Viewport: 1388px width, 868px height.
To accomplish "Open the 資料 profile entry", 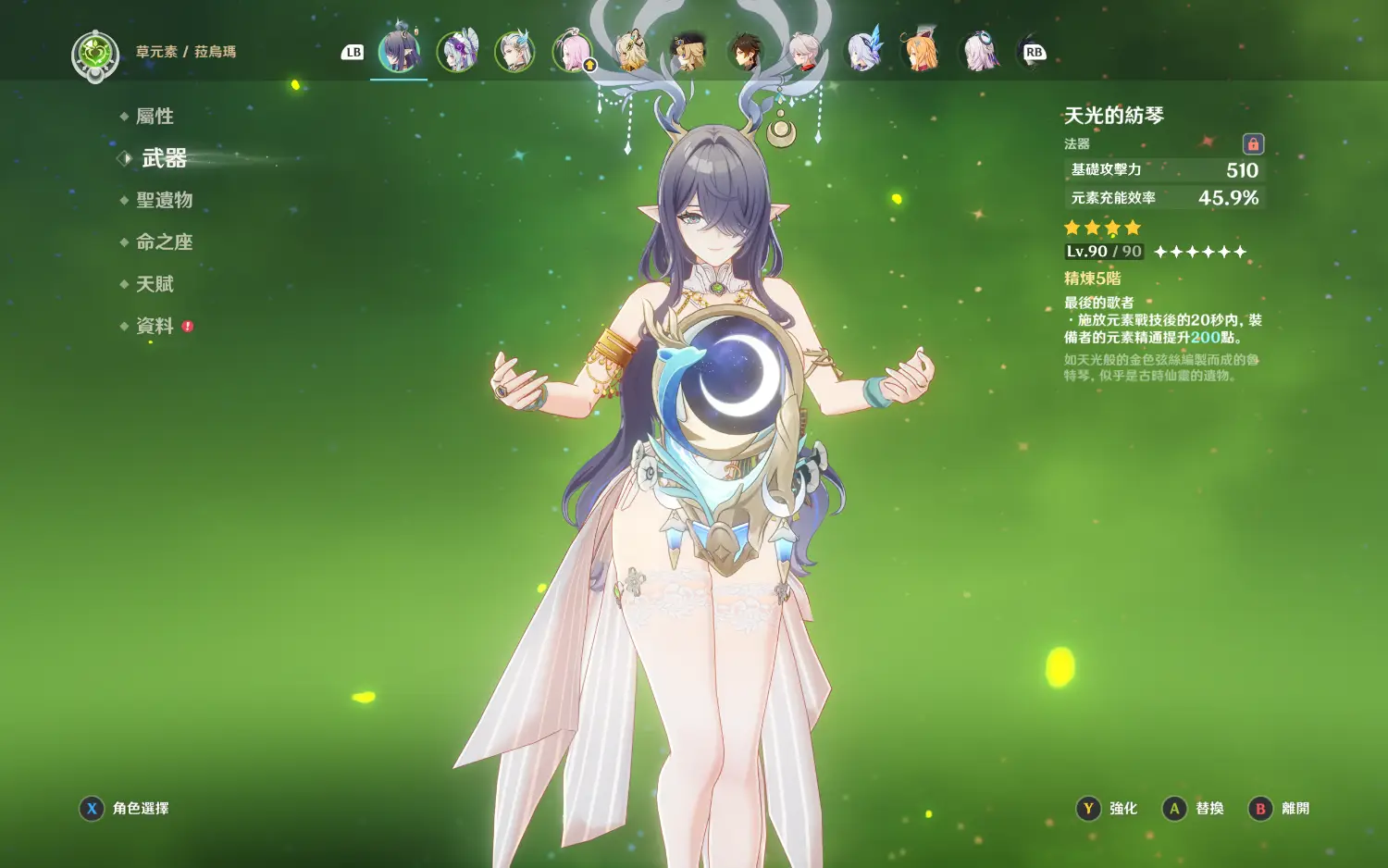I will pos(155,326).
